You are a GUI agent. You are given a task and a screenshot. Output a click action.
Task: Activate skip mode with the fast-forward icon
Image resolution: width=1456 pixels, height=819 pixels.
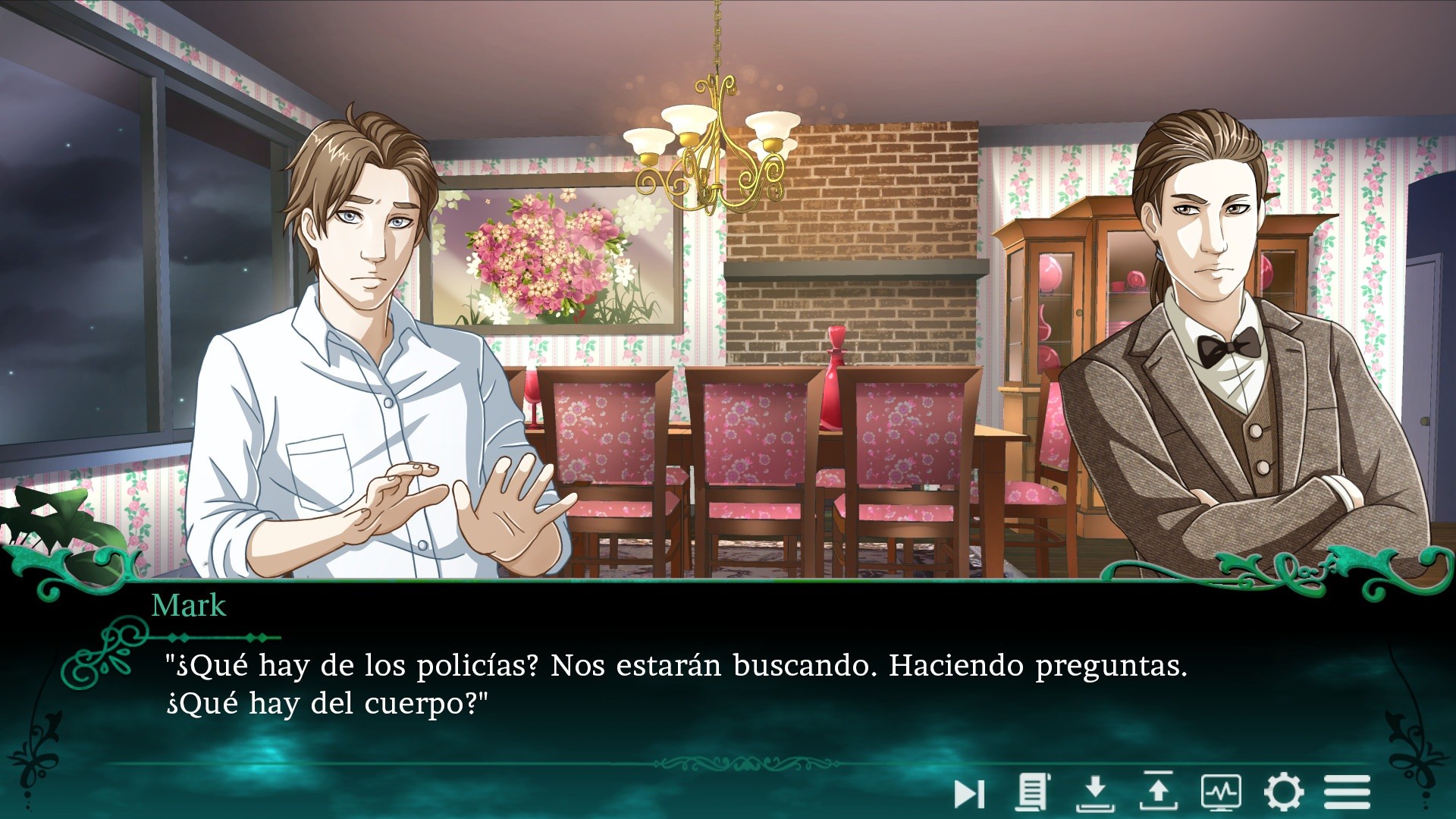[x=968, y=794]
